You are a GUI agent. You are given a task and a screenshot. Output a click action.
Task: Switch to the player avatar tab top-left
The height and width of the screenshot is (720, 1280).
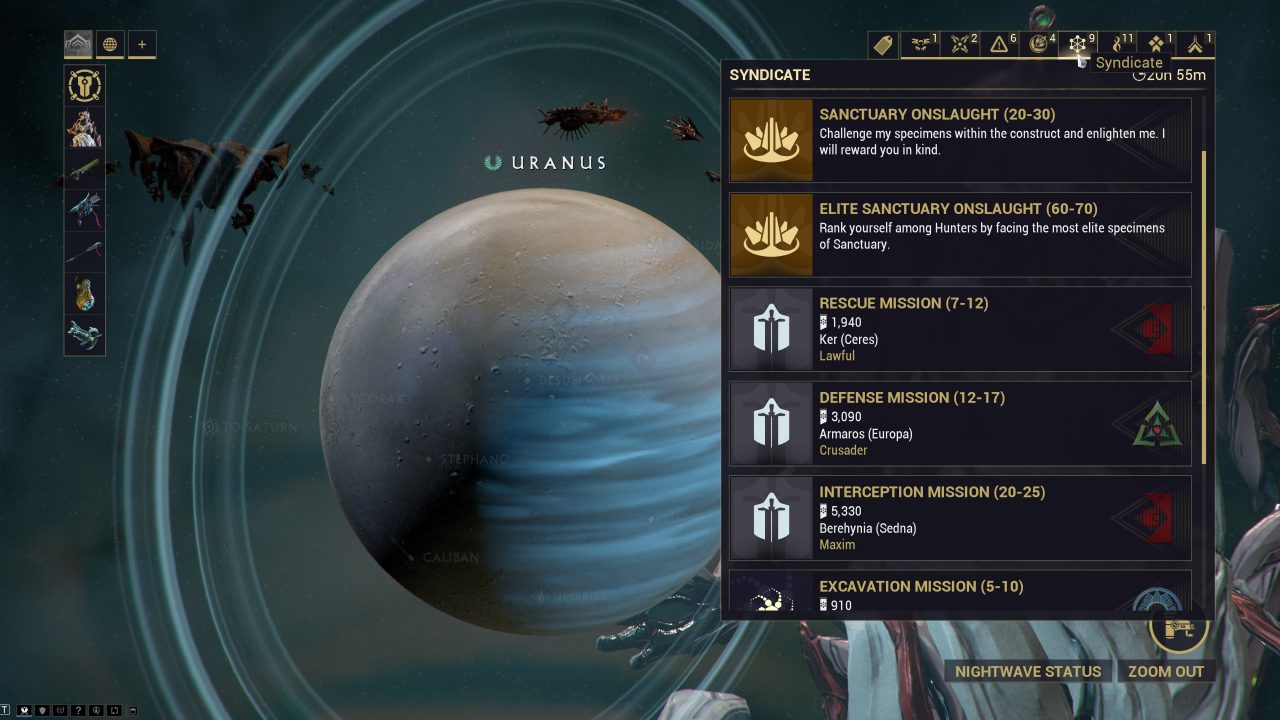pos(78,44)
